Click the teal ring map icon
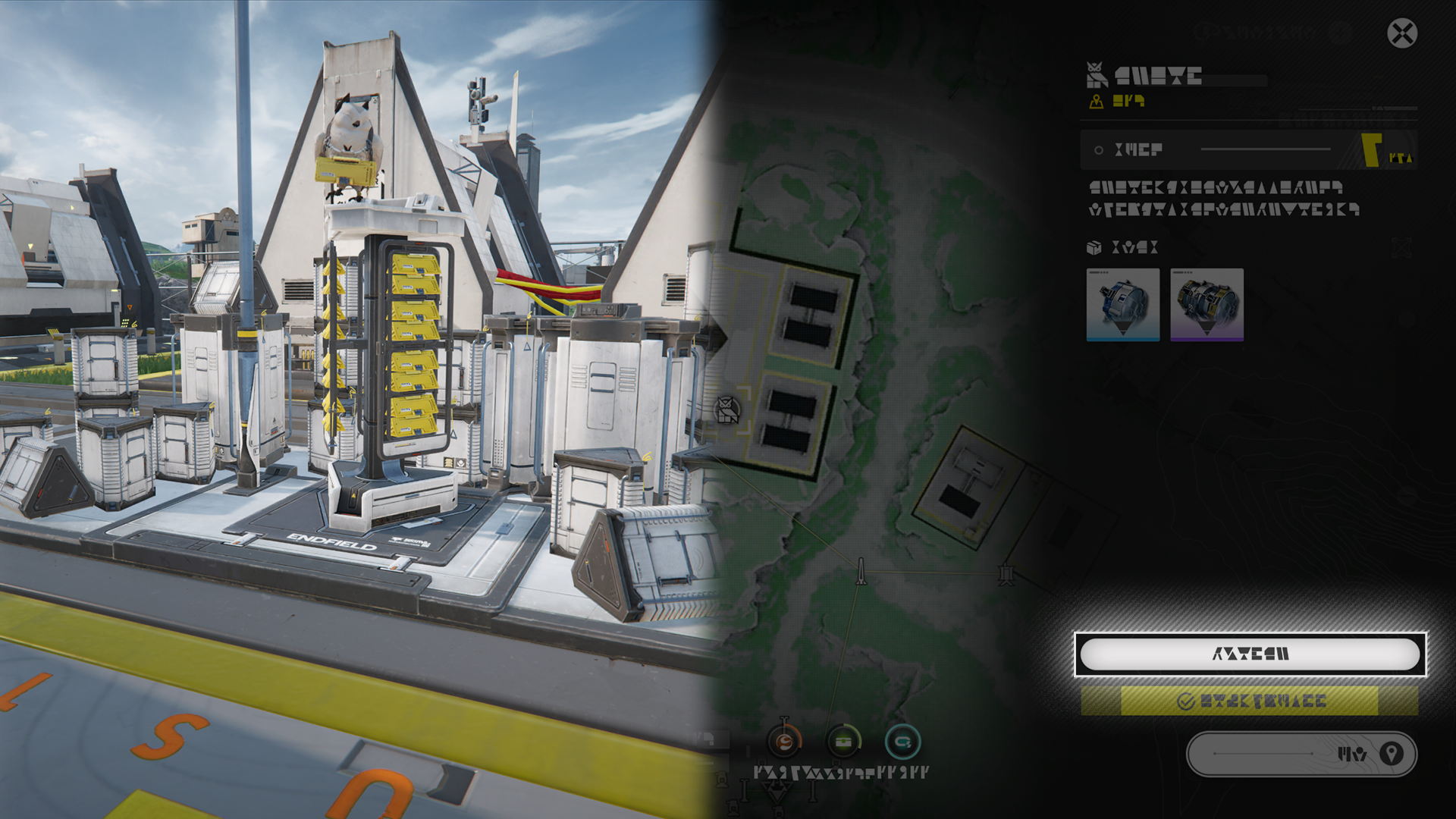 coord(902,742)
